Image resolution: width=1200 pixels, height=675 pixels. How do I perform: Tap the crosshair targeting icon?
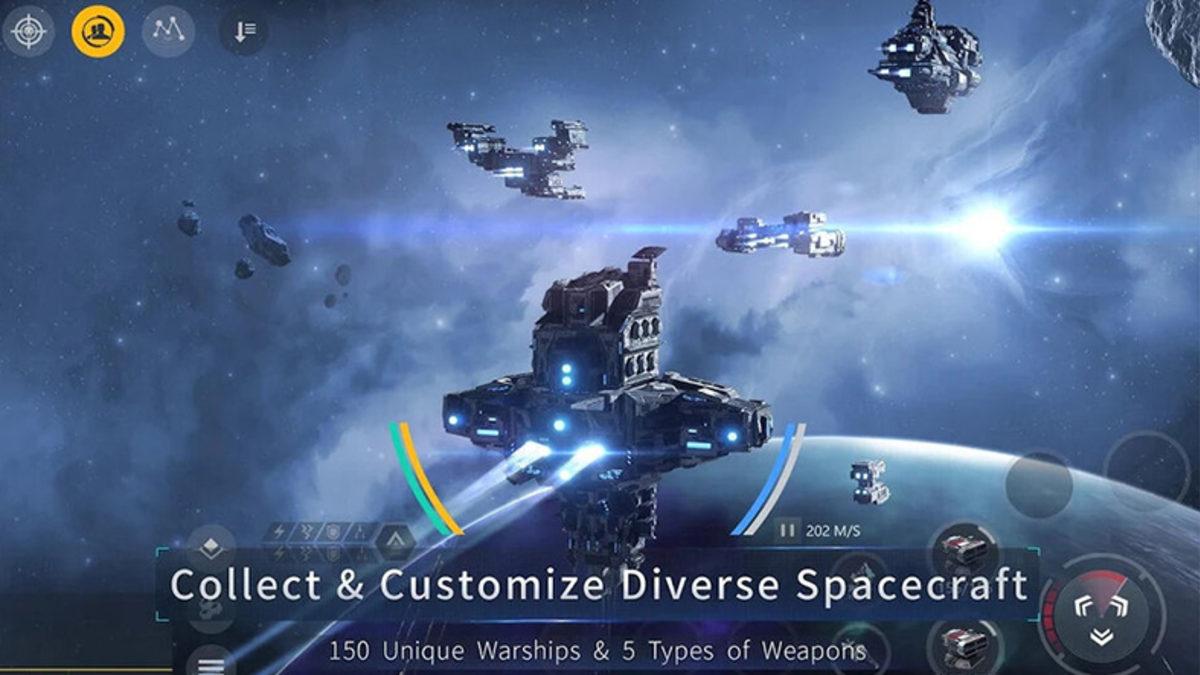(x=28, y=31)
